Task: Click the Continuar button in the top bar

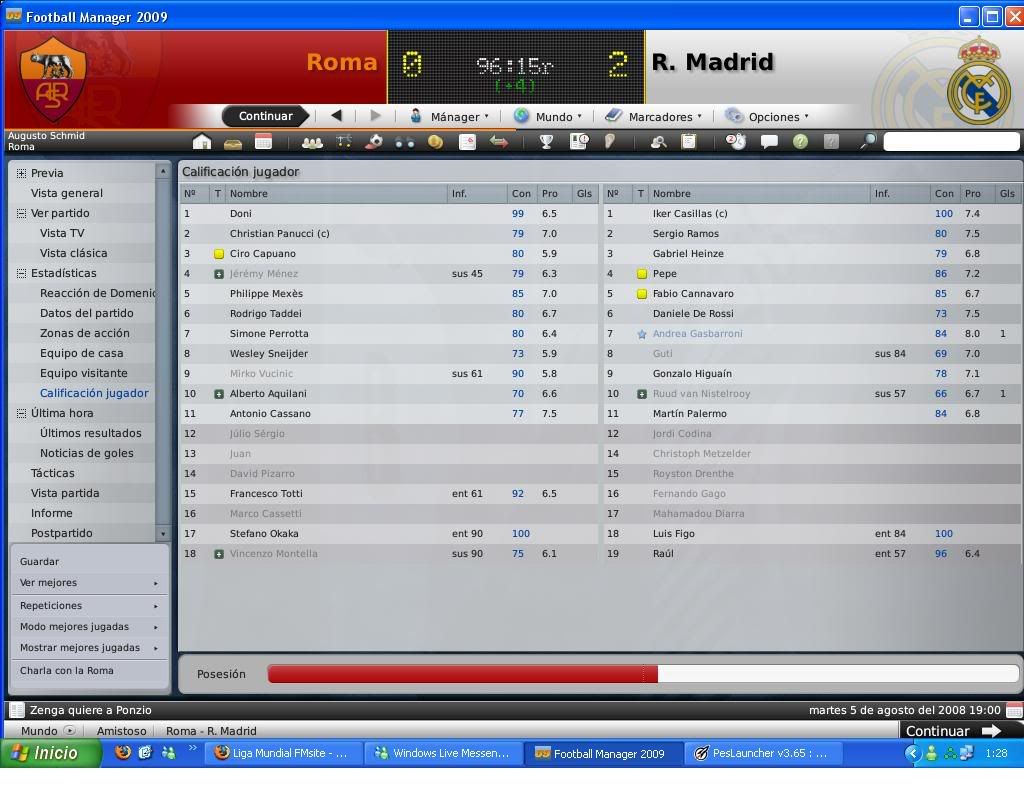Action: [265, 116]
